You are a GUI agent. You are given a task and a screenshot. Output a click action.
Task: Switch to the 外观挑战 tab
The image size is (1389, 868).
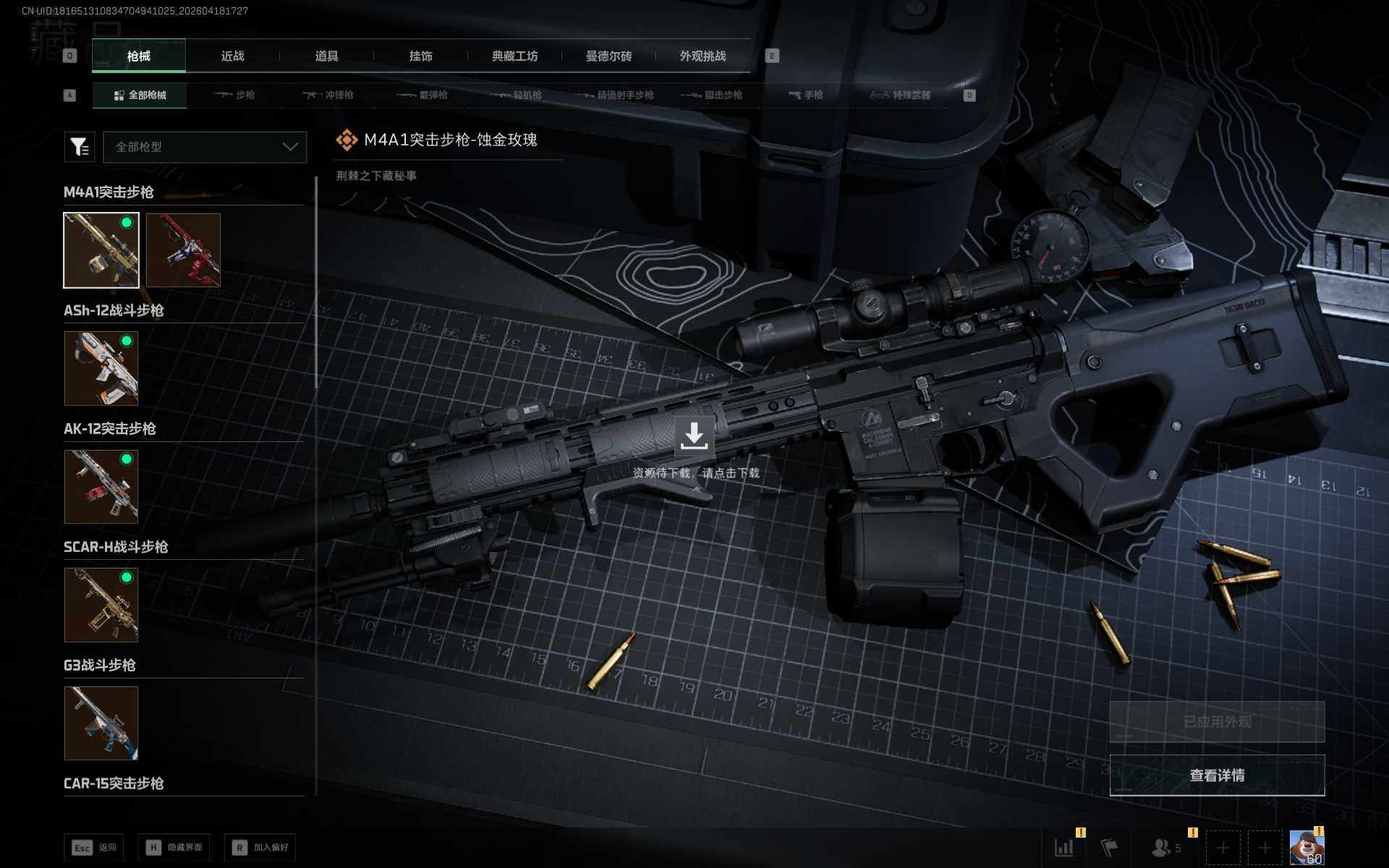[x=702, y=56]
